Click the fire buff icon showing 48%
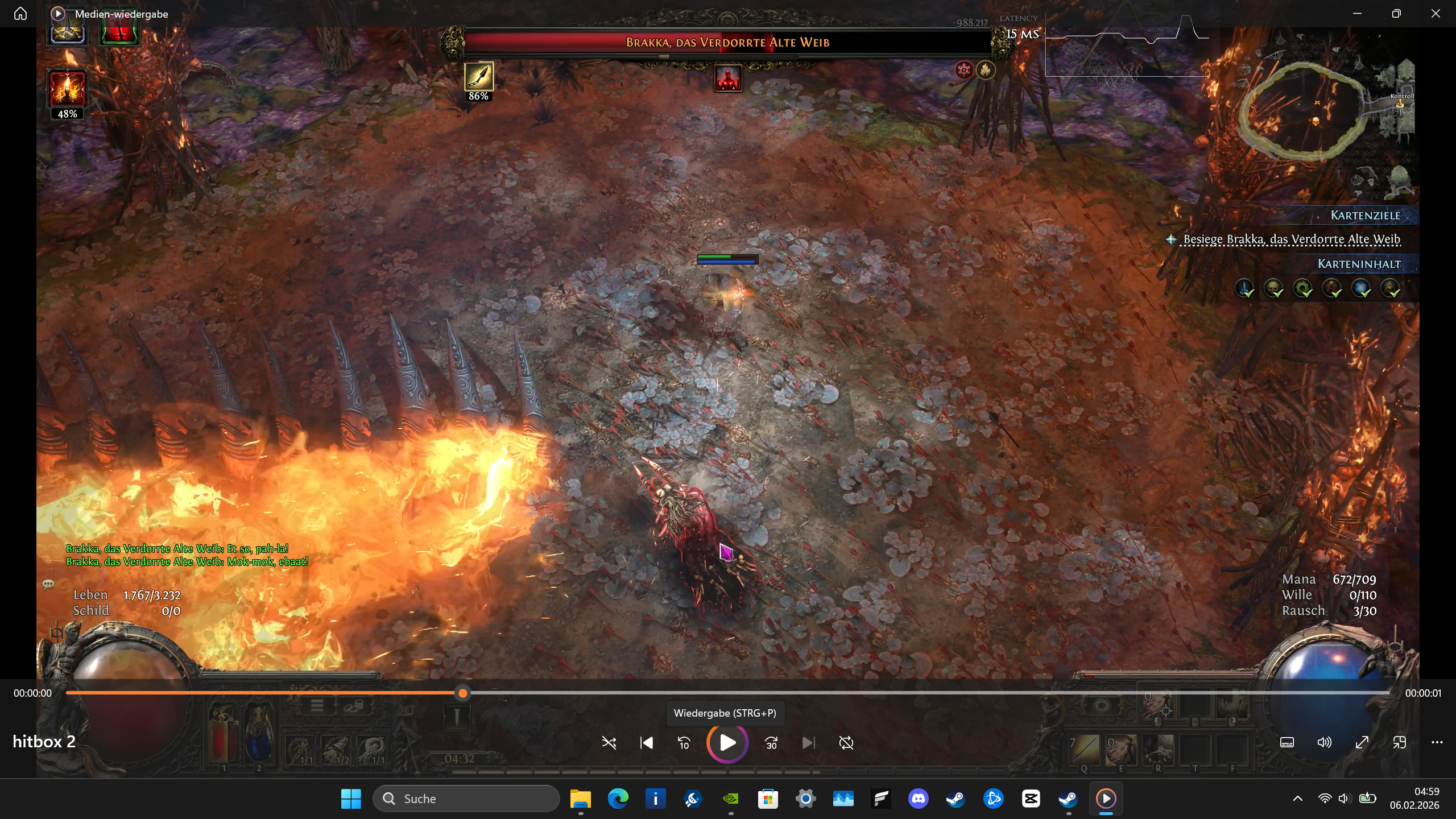1456x819 pixels. (x=67, y=89)
